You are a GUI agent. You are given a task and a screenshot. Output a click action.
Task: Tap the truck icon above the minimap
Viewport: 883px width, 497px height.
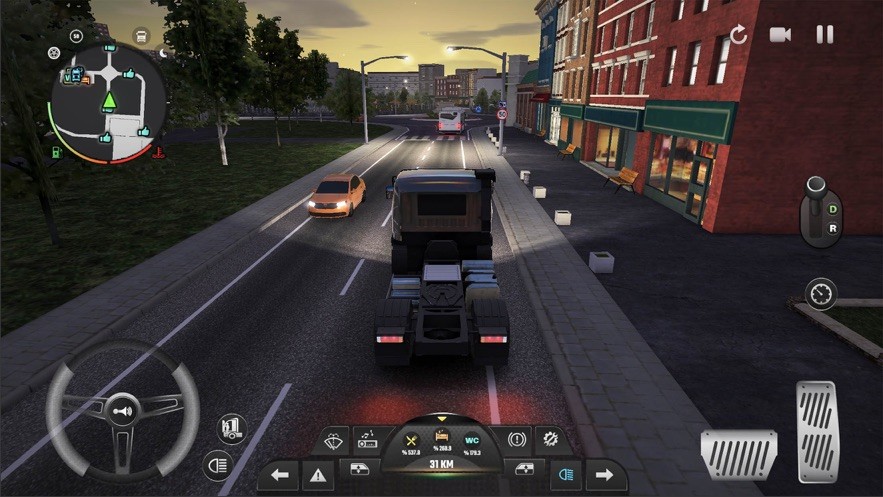point(140,36)
